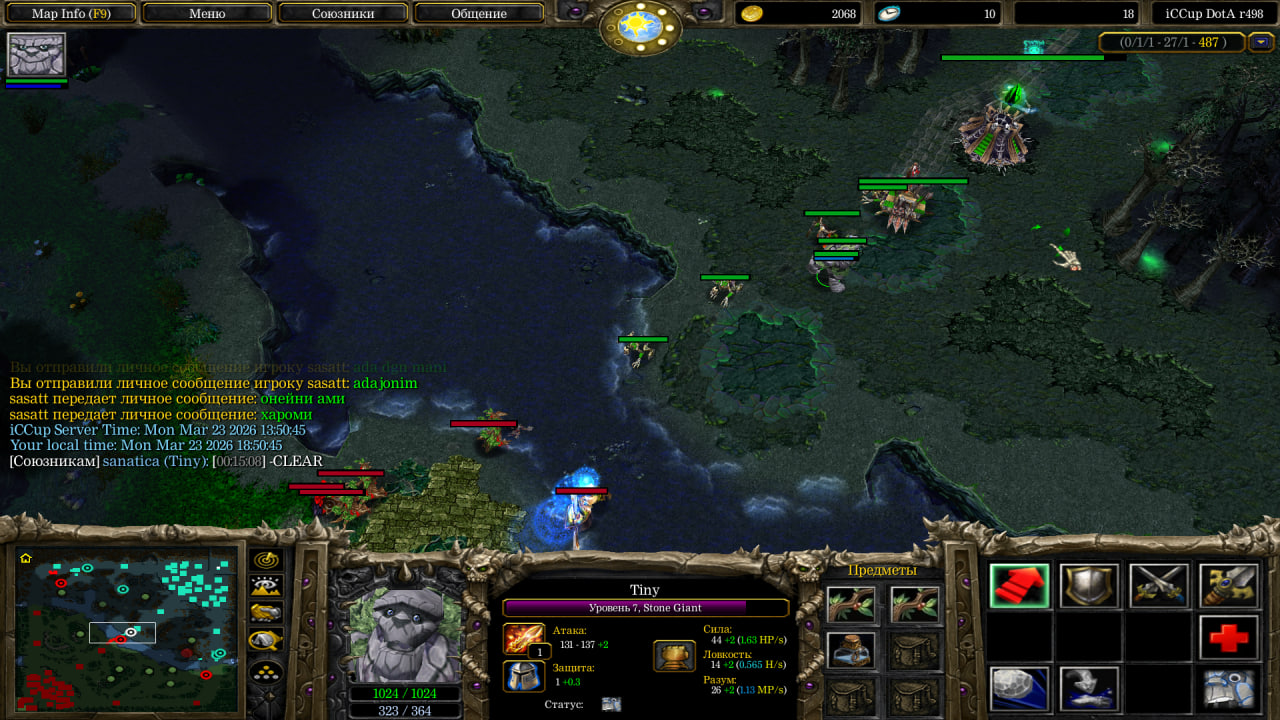Toggle creep camp display on minimap

click(266, 639)
